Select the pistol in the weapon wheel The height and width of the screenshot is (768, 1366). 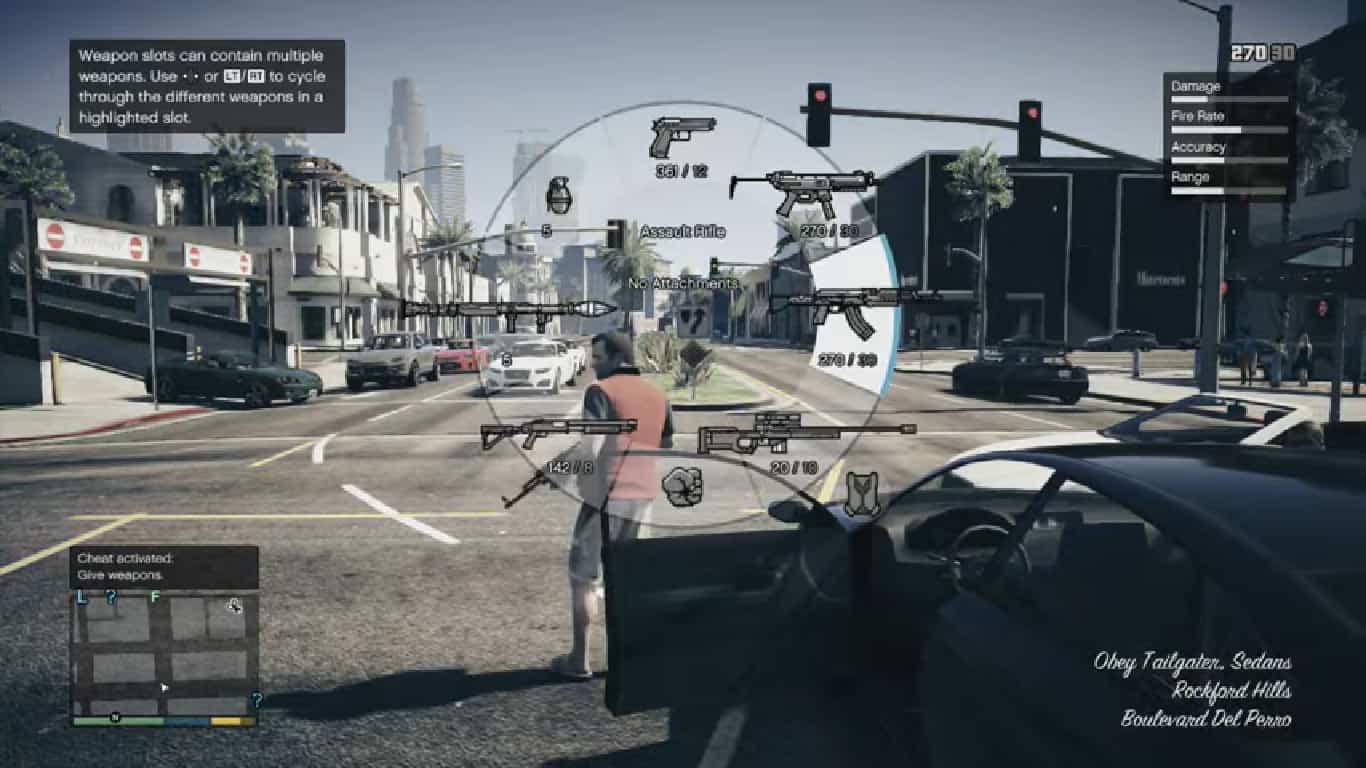[683, 137]
